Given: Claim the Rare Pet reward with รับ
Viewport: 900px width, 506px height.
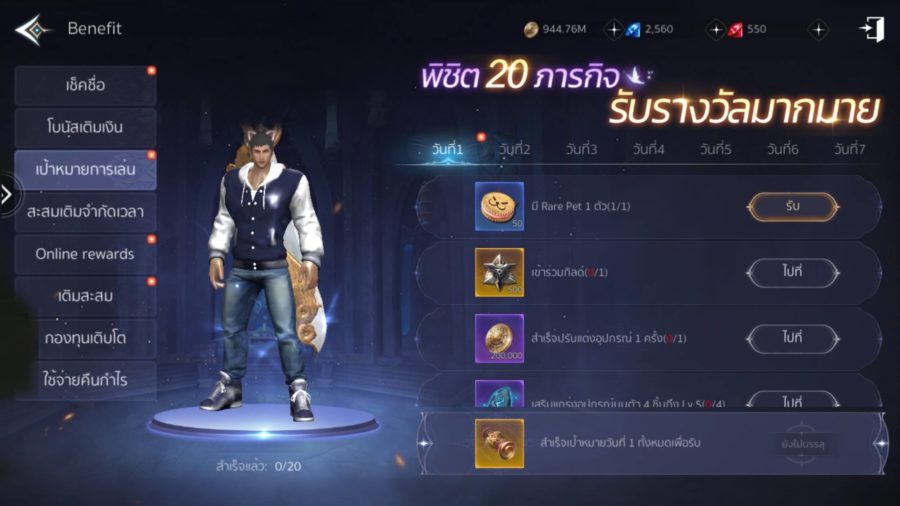Looking at the screenshot, I should (793, 207).
